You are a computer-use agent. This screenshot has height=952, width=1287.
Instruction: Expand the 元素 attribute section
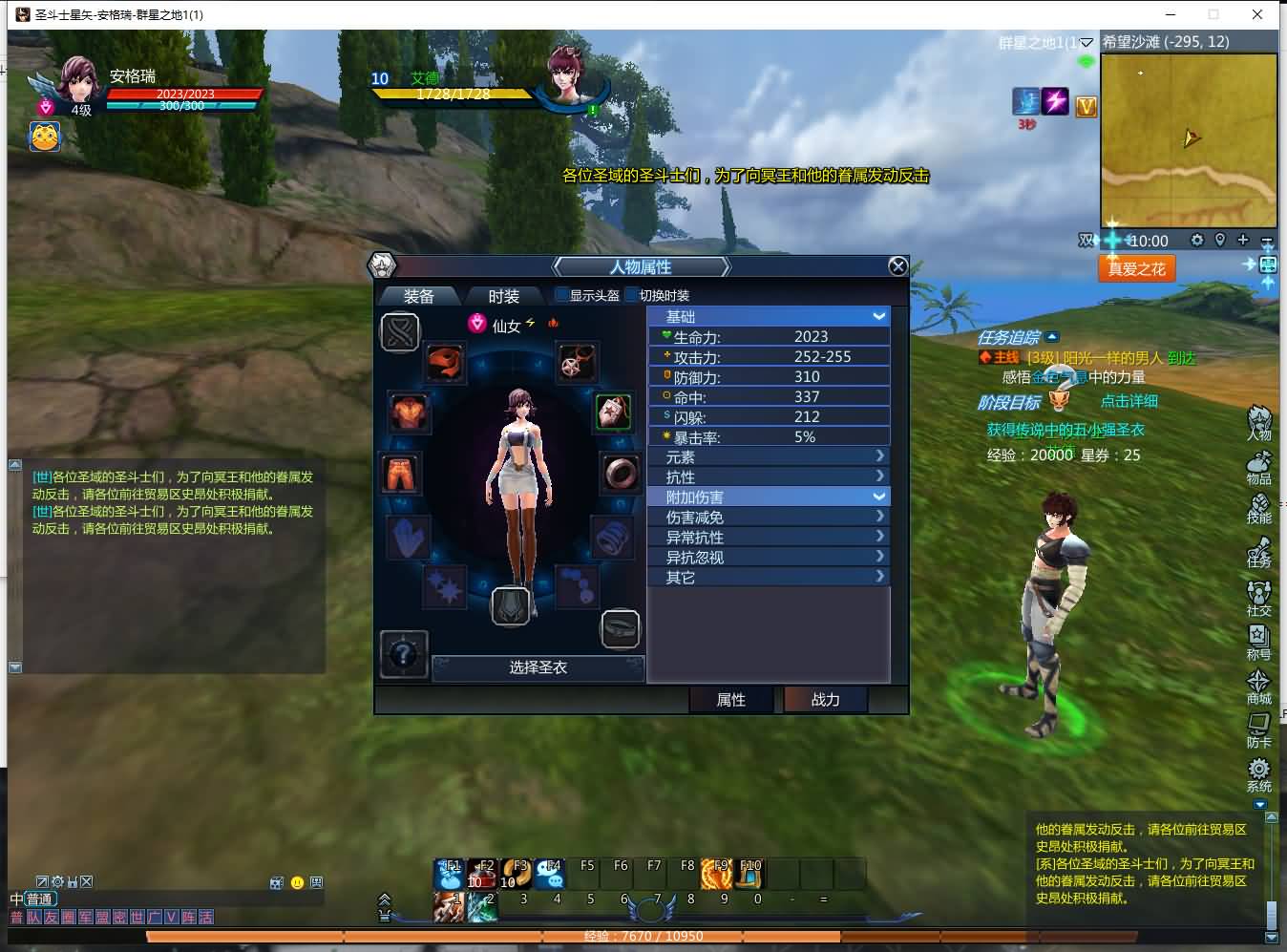point(769,457)
